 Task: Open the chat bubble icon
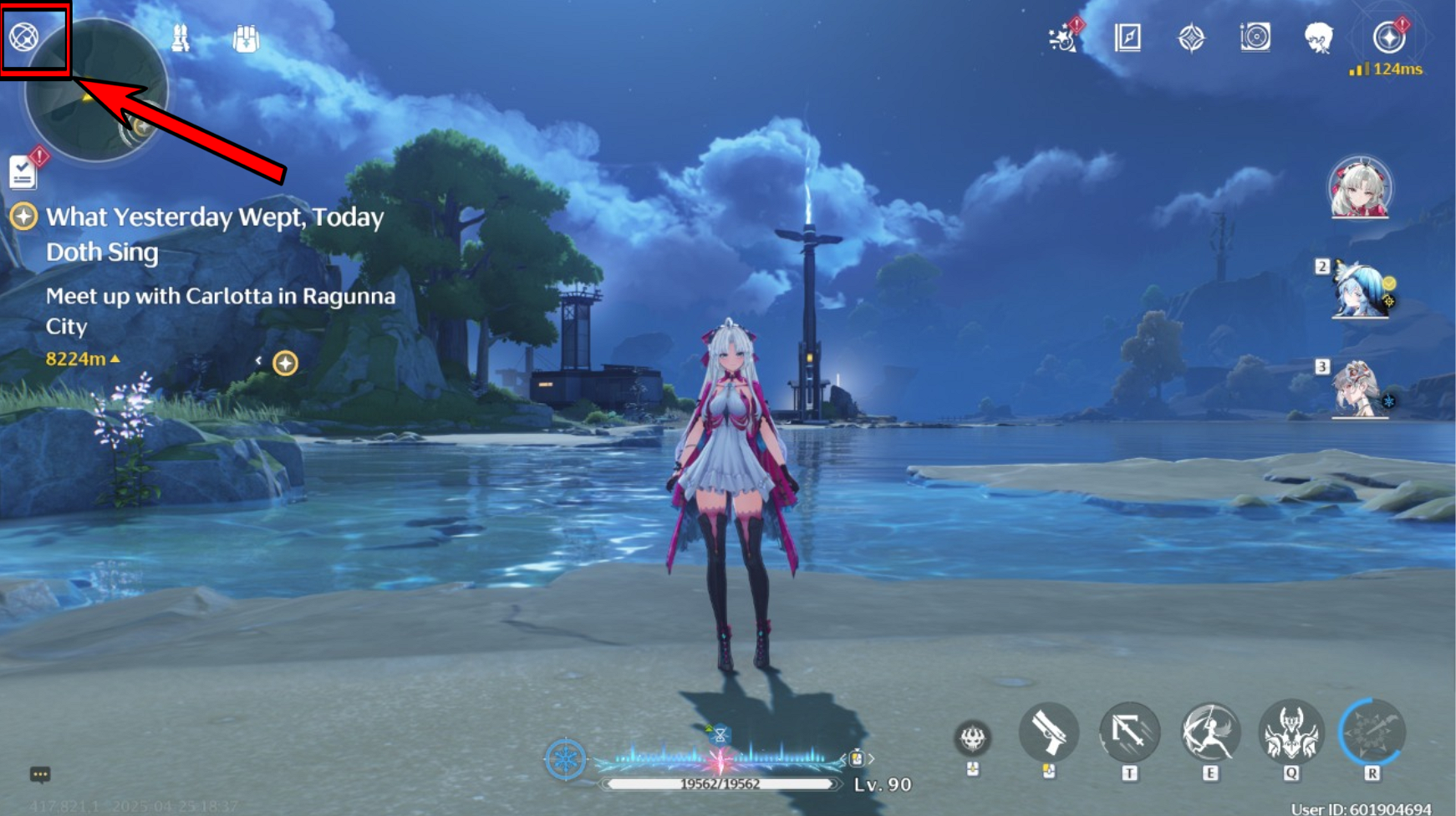point(40,775)
